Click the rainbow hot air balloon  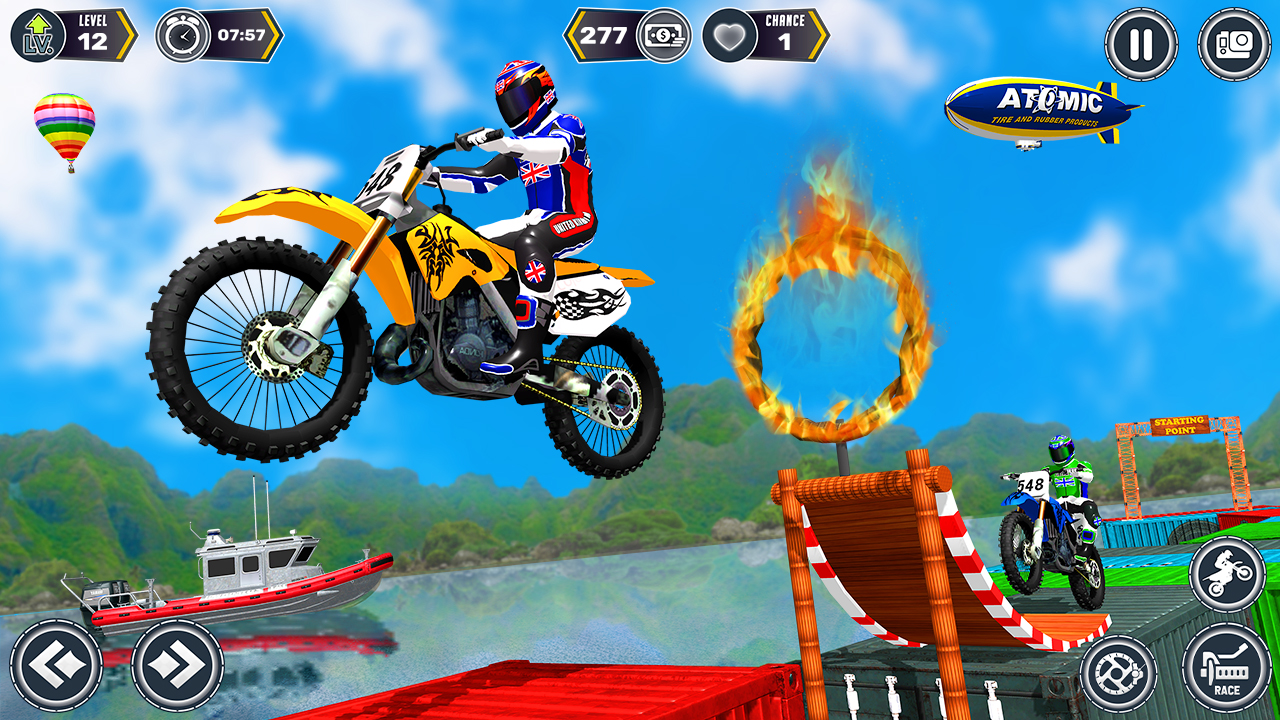[64, 128]
